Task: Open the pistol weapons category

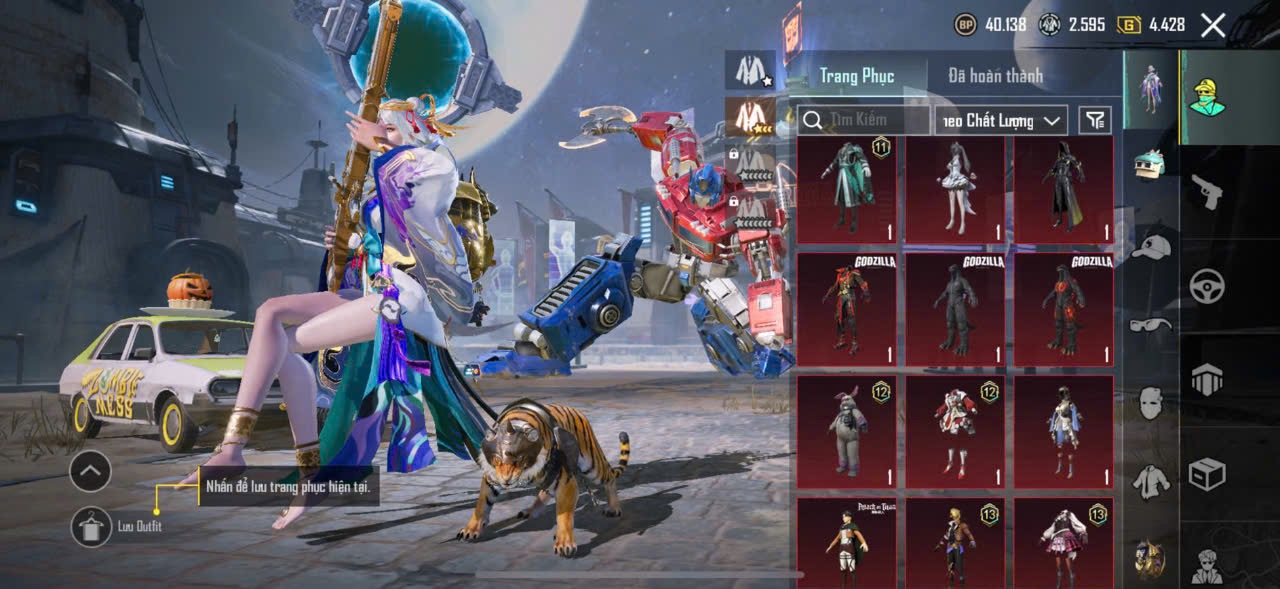Action: click(x=1207, y=192)
